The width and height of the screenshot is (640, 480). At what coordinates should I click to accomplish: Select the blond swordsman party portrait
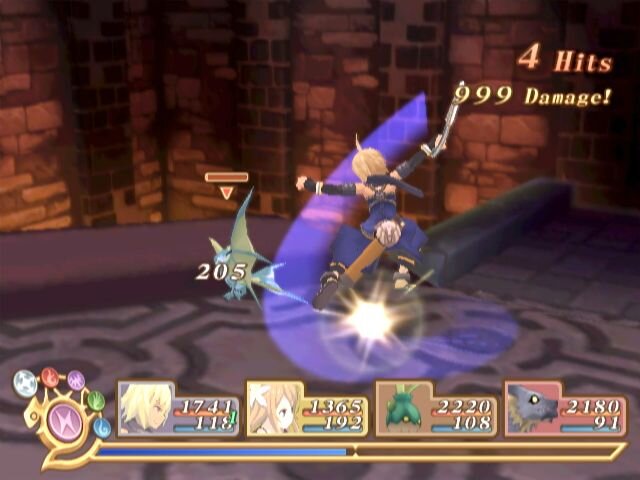(x=146, y=410)
